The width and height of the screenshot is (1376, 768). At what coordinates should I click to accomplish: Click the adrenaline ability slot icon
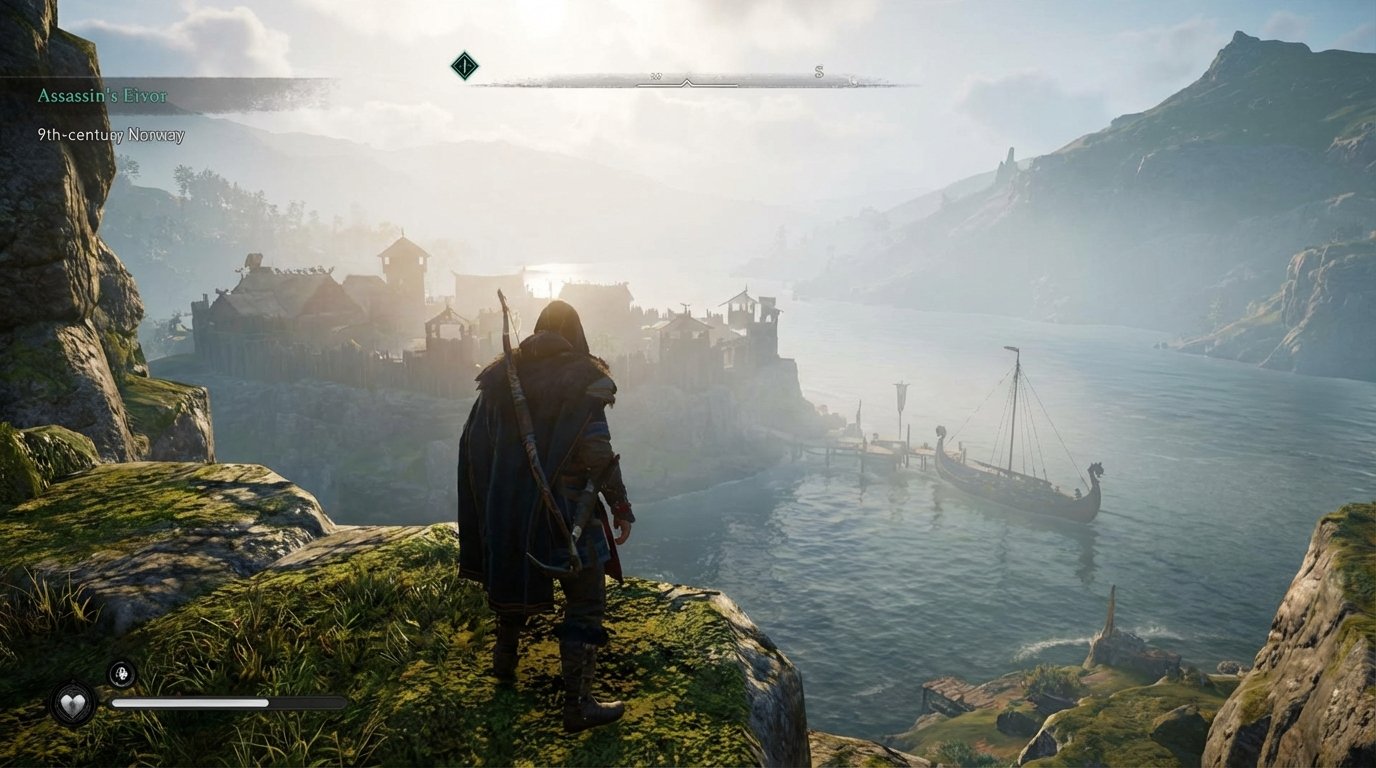coord(121,675)
